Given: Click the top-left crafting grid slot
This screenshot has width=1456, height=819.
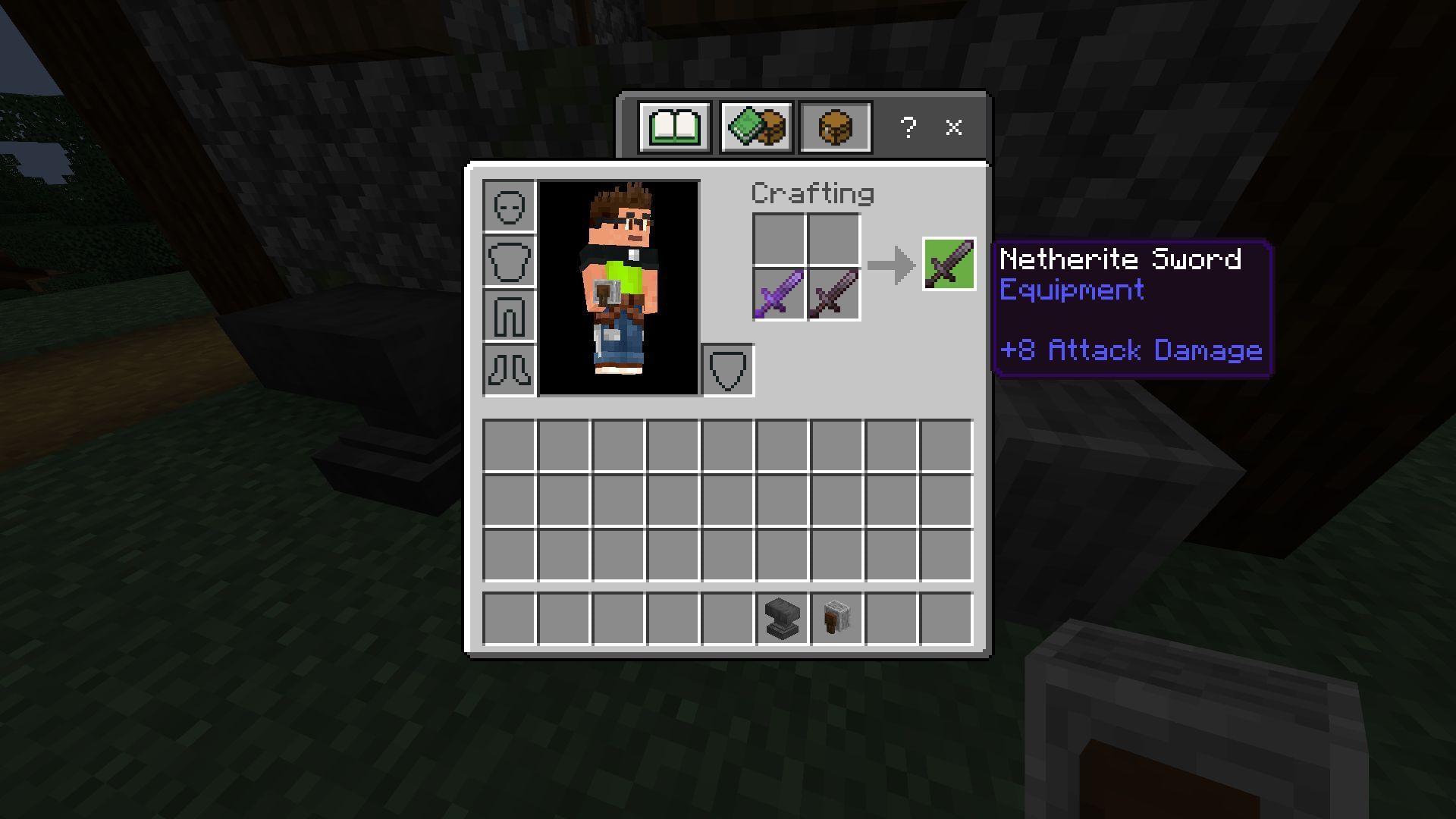Looking at the screenshot, I should pos(779,240).
